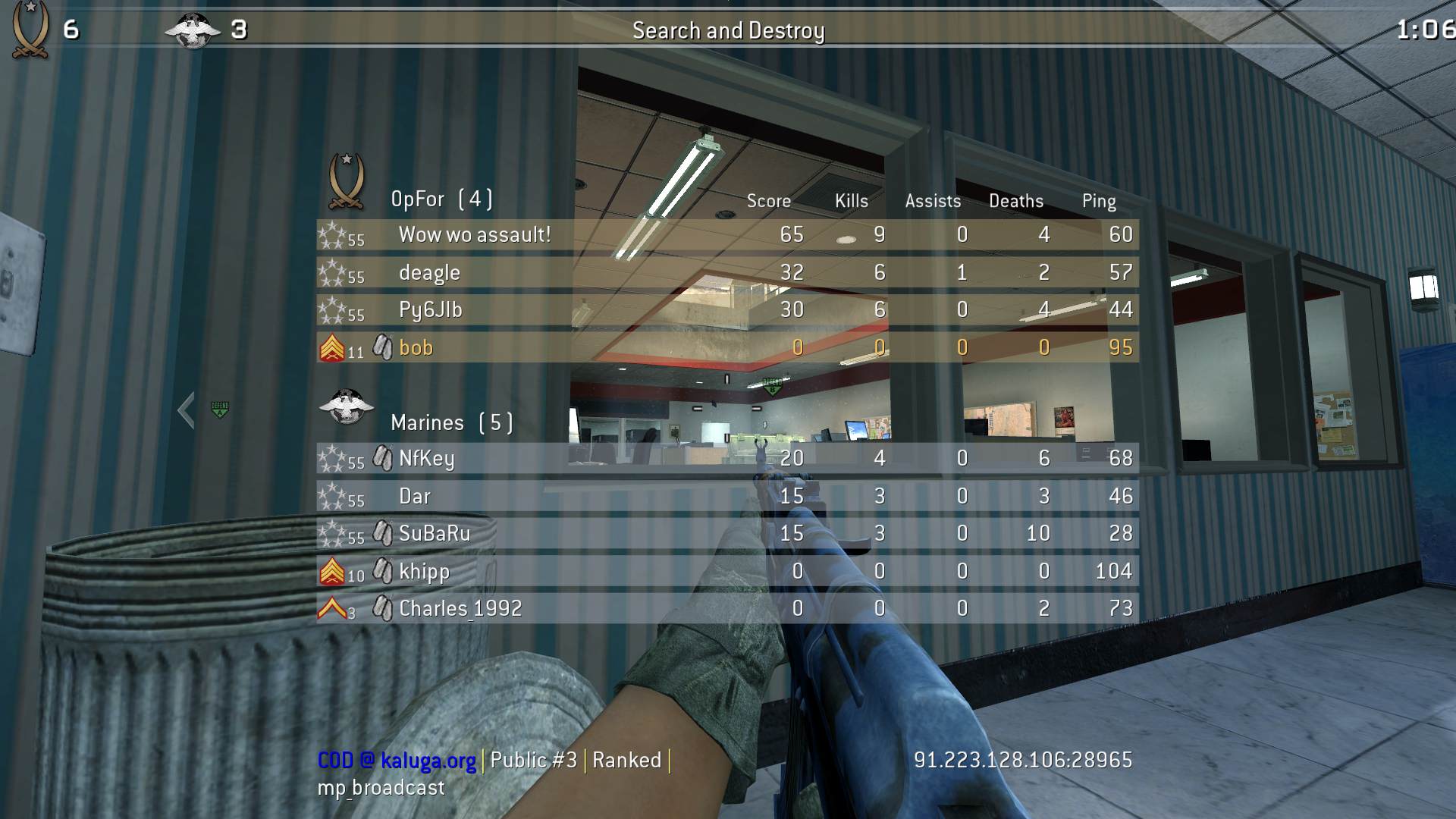Select the Score column header

pyautogui.click(x=767, y=201)
